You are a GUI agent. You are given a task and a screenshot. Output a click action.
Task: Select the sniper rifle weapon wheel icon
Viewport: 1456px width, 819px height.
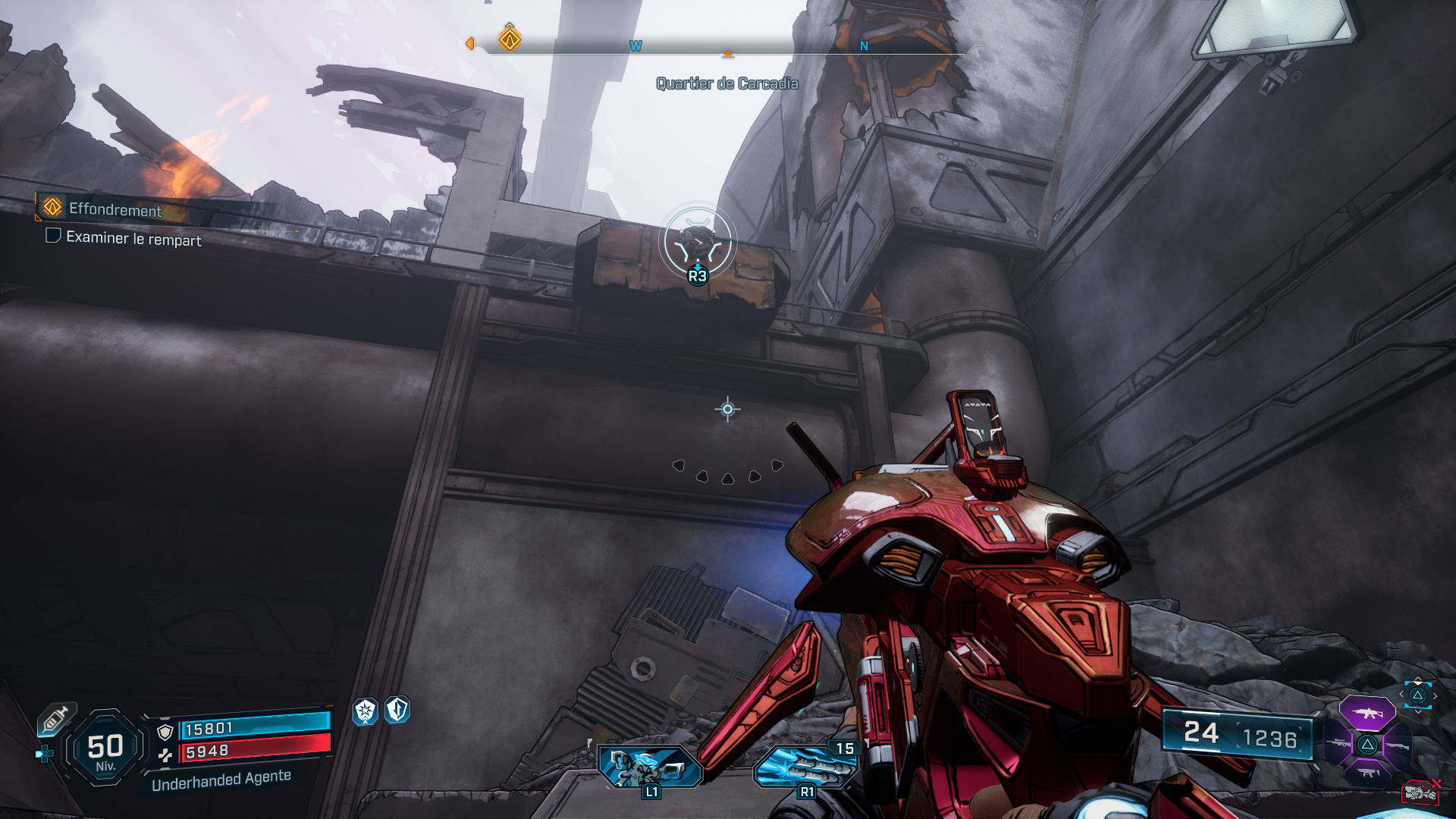(1338, 742)
